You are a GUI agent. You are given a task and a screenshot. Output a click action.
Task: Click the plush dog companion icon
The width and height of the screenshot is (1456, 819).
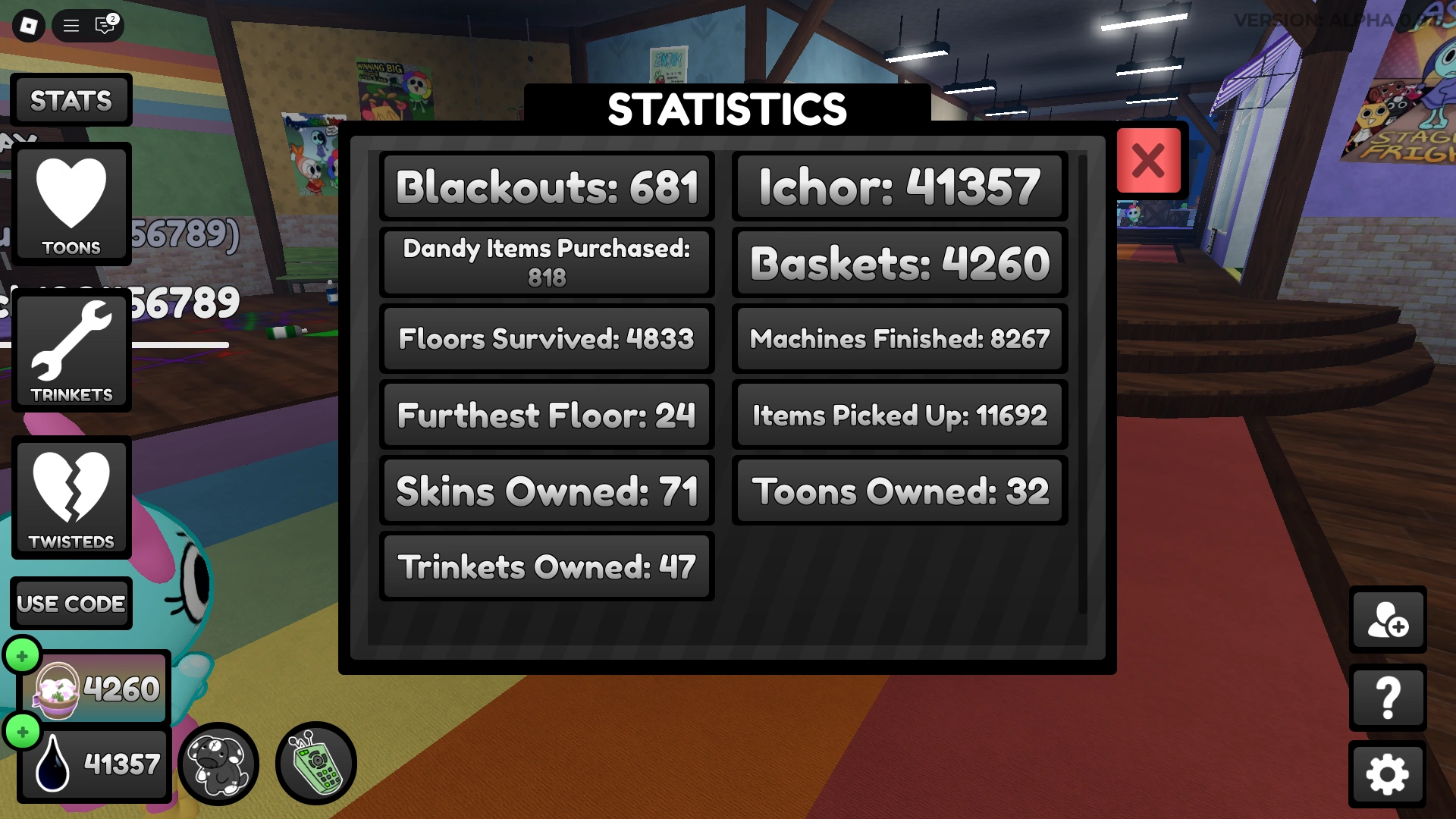click(218, 764)
